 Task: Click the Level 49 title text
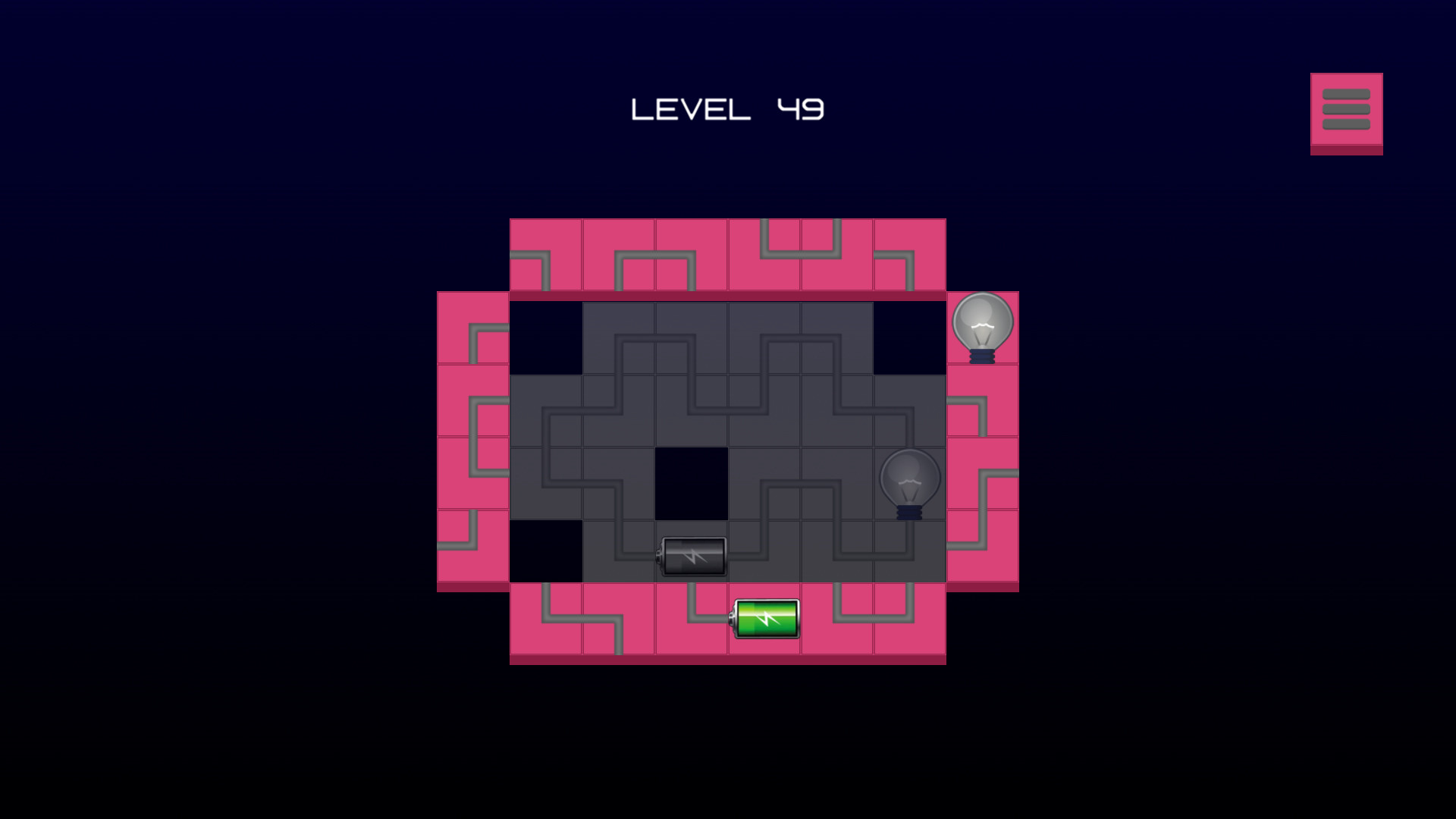pyautogui.click(x=728, y=108)
